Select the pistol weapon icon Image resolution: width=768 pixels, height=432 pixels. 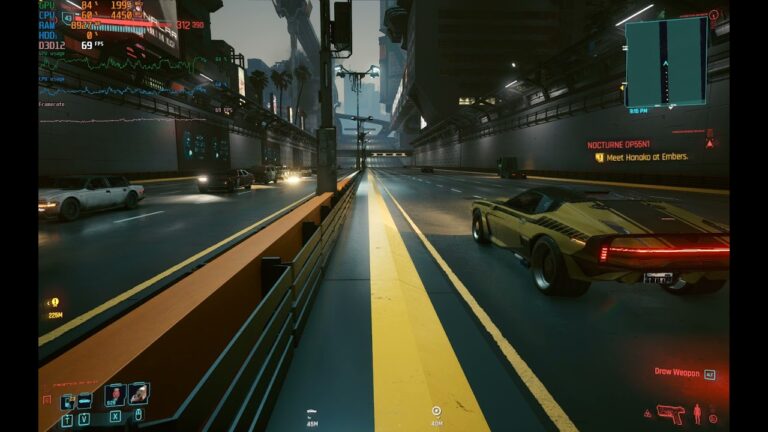[671, 412]
